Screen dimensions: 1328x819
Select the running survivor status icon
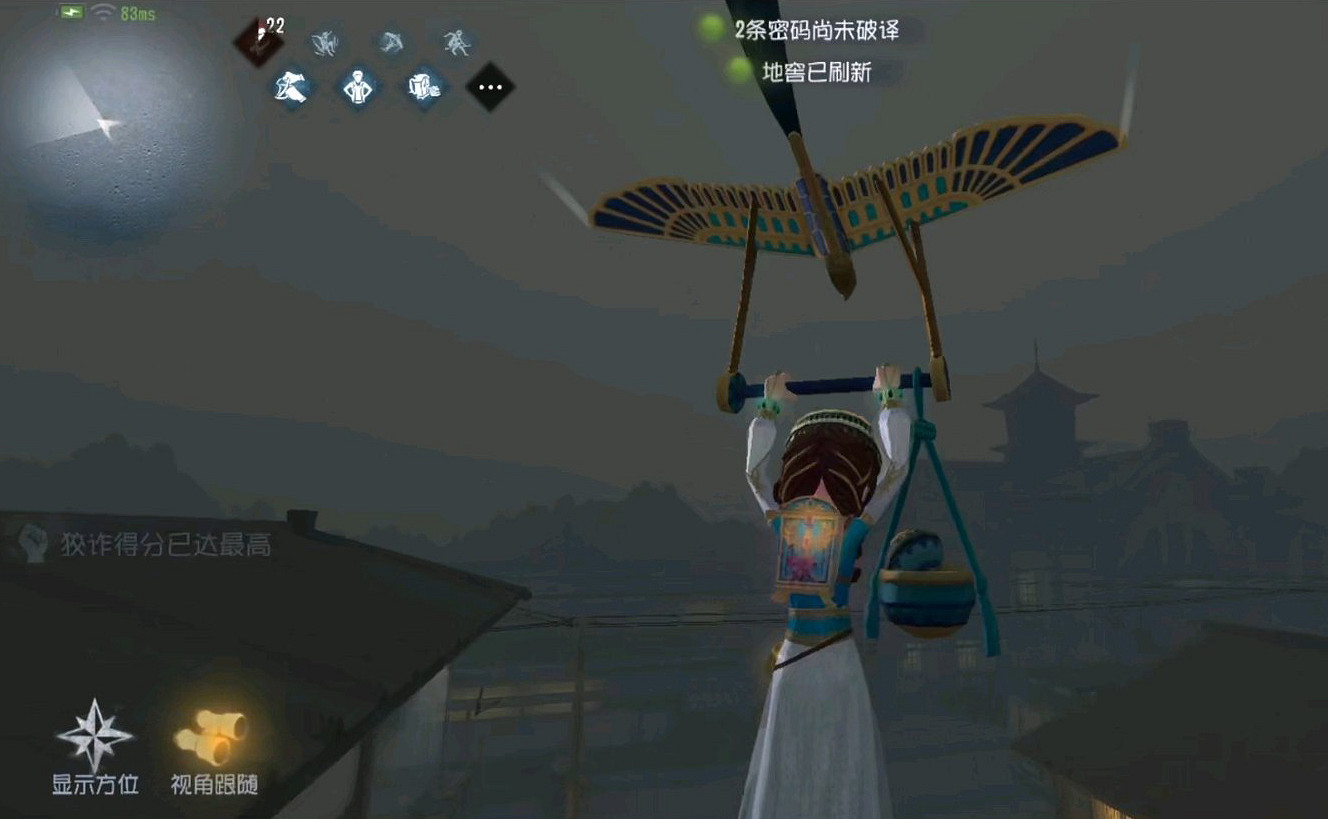point(457,42)
